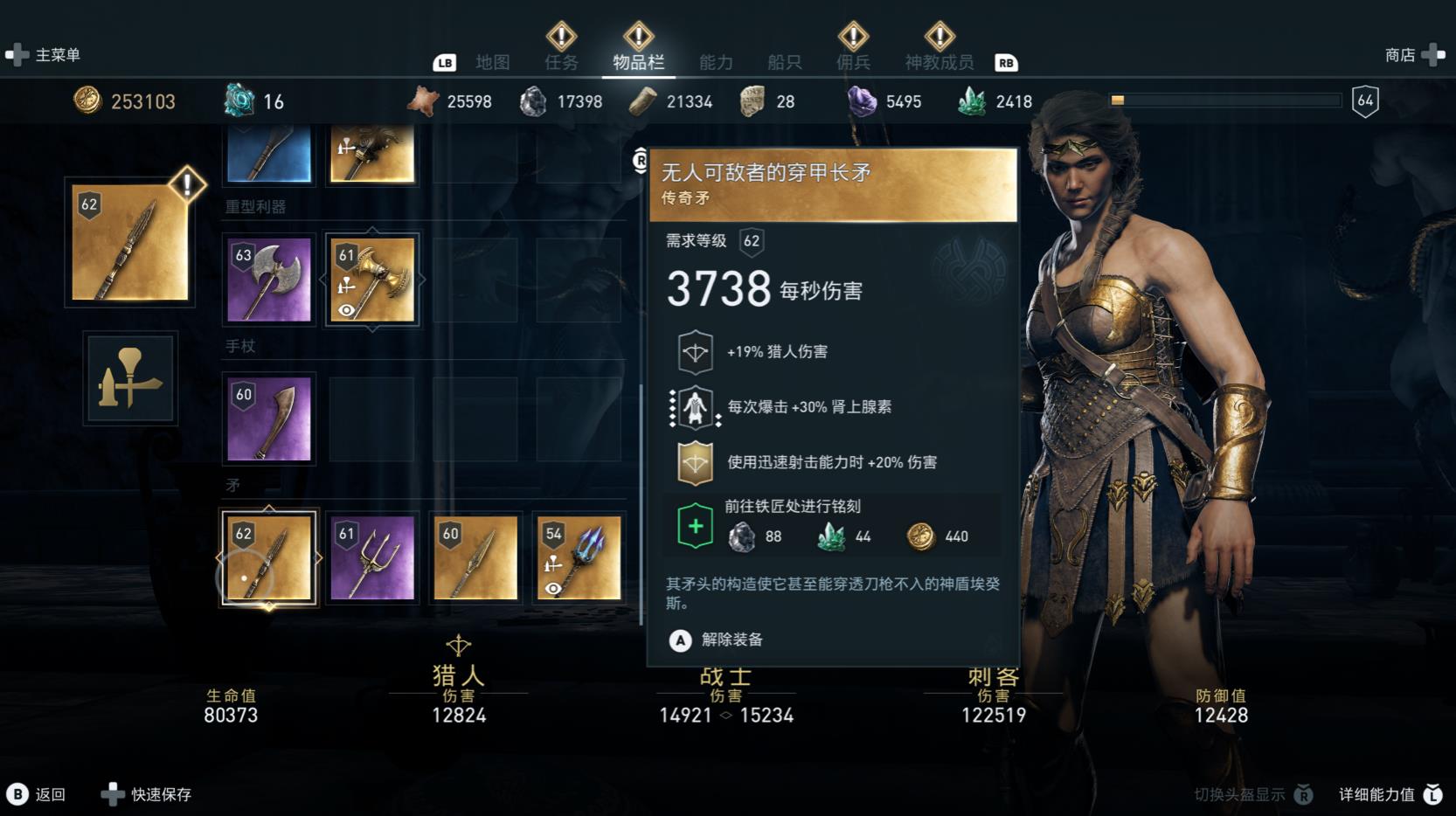The width and height of the screenshot is (1456, 816).
Task: Select the level 60 purple staff
Action: coord(269,418)
